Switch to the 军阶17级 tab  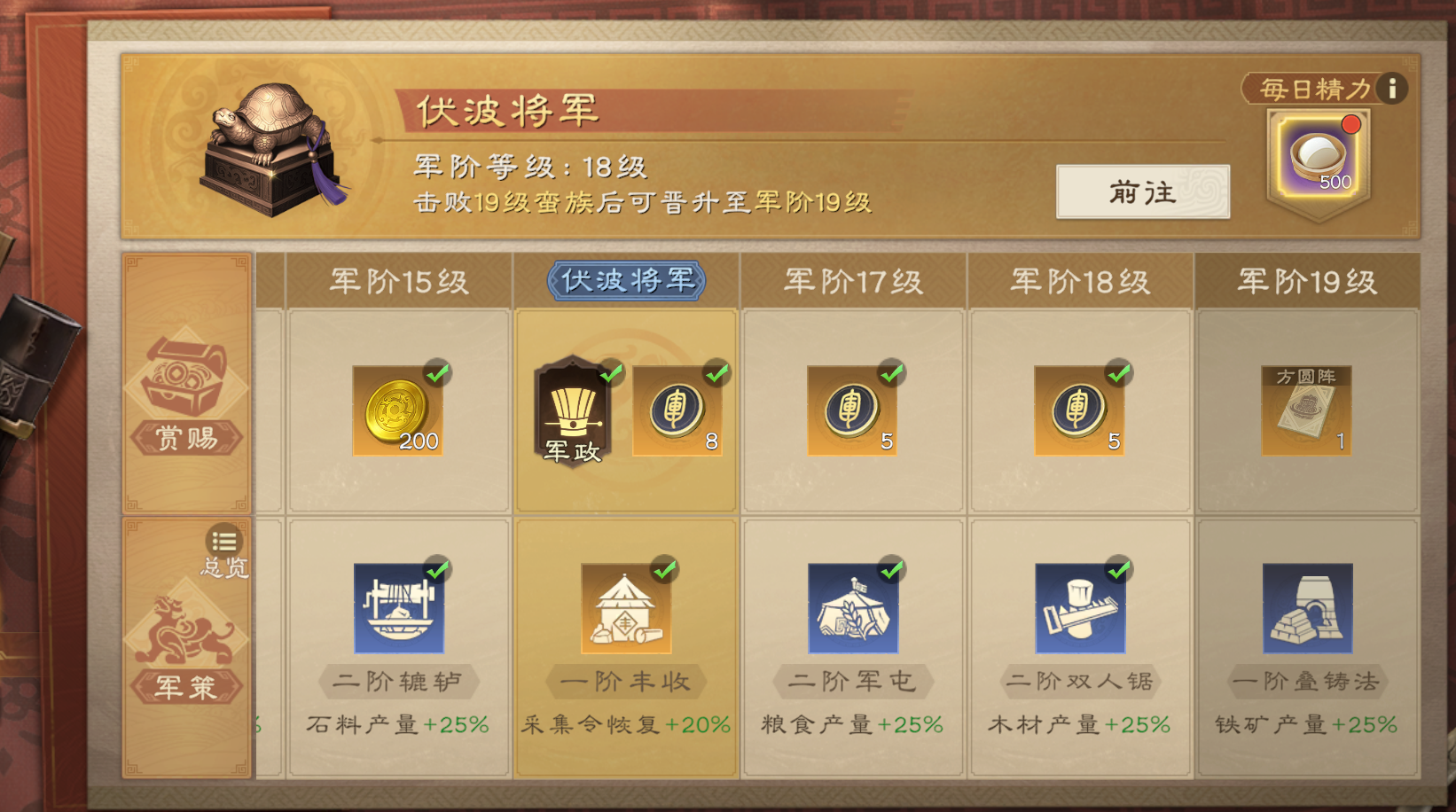[851, 280]
